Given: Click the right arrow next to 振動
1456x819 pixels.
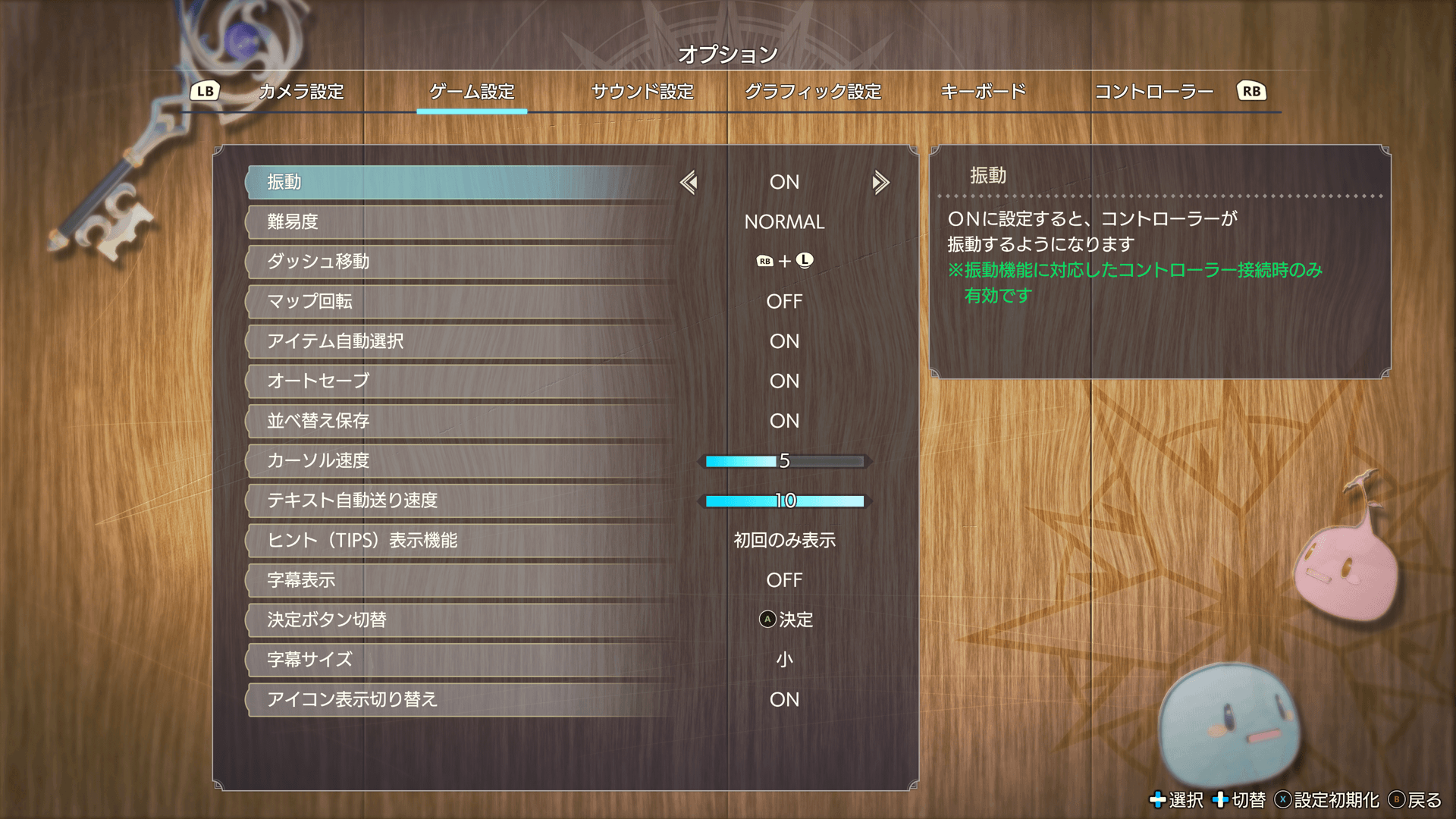Looking at the screenshot, I should coord(880,182).
